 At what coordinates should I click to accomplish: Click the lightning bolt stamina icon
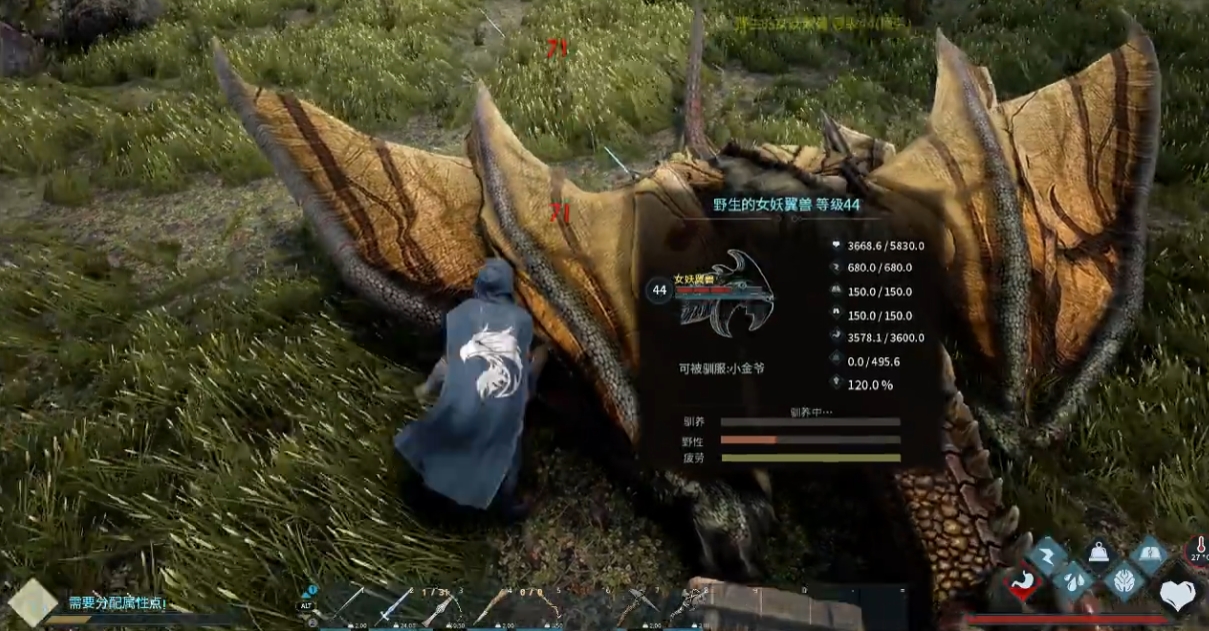coord(1049,555)
